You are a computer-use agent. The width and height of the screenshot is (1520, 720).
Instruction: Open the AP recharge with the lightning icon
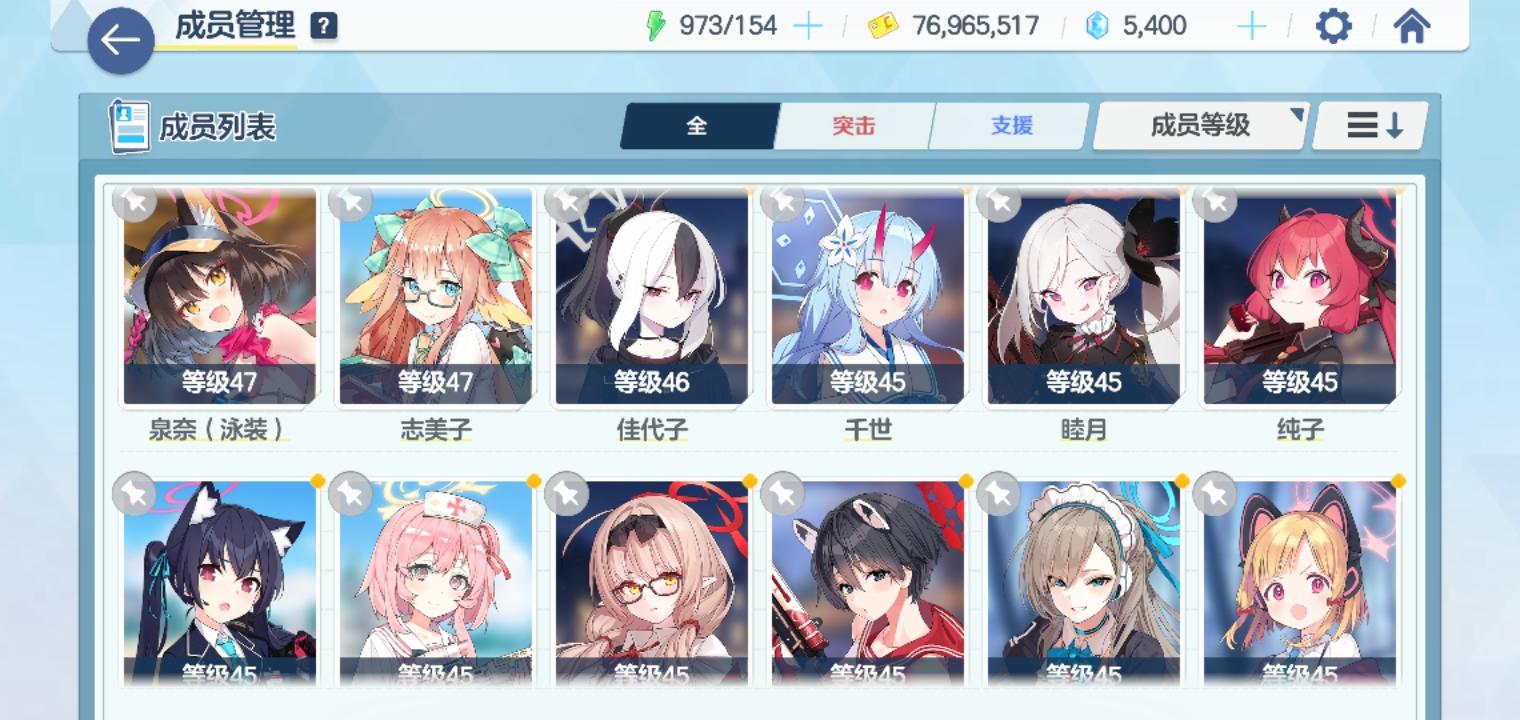pyautogui.click(x=655, y=25)
